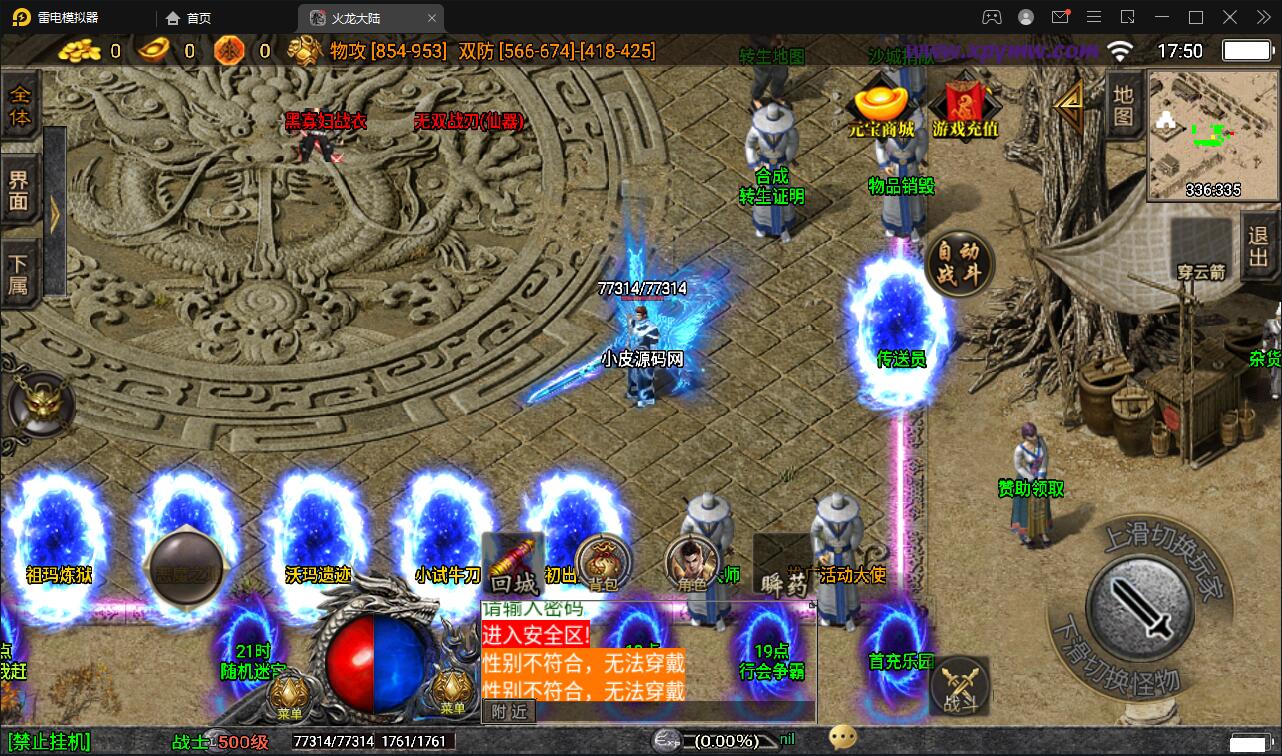The height and width of the screenshot is (756, 1282).
Task: Toggle the 自动战斗 auto-battle button
Action: pyautogui.click(x=959, y=264)
